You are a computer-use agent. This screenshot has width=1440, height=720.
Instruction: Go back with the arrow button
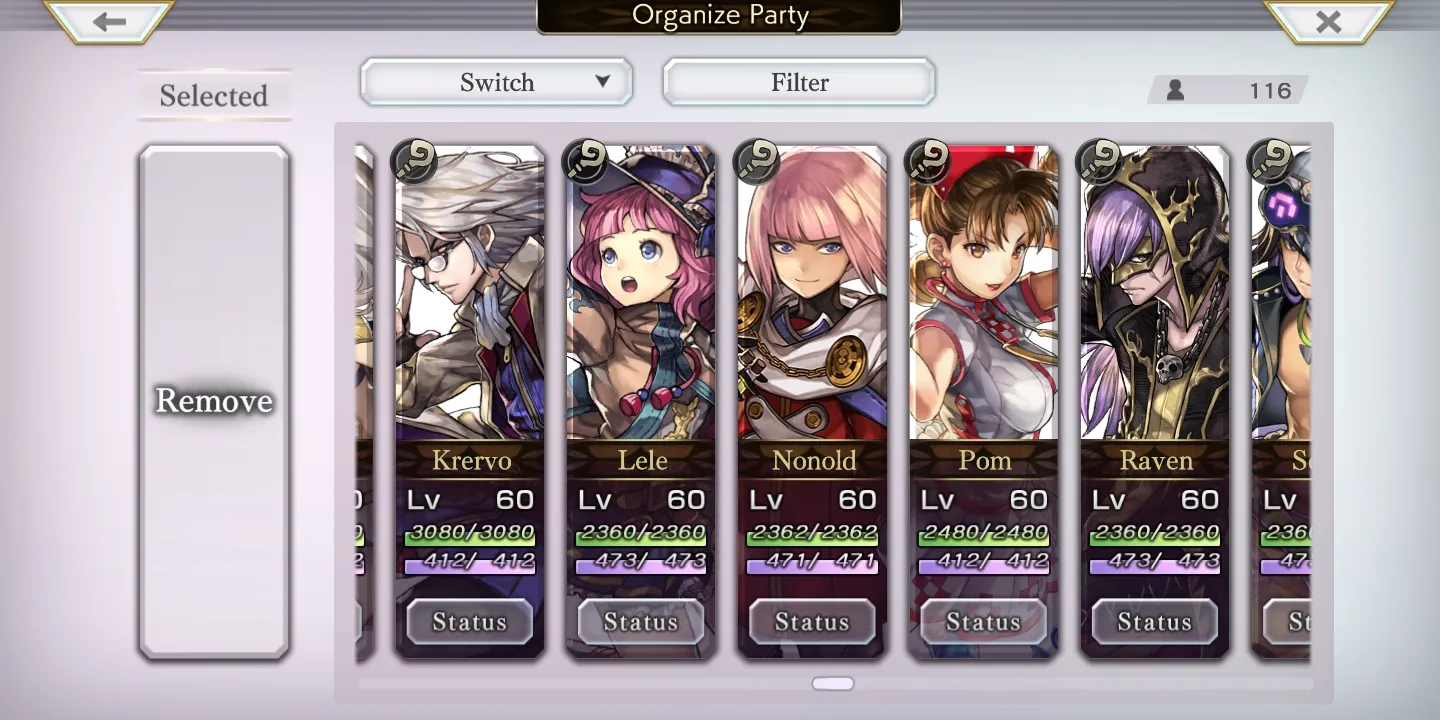109,22
